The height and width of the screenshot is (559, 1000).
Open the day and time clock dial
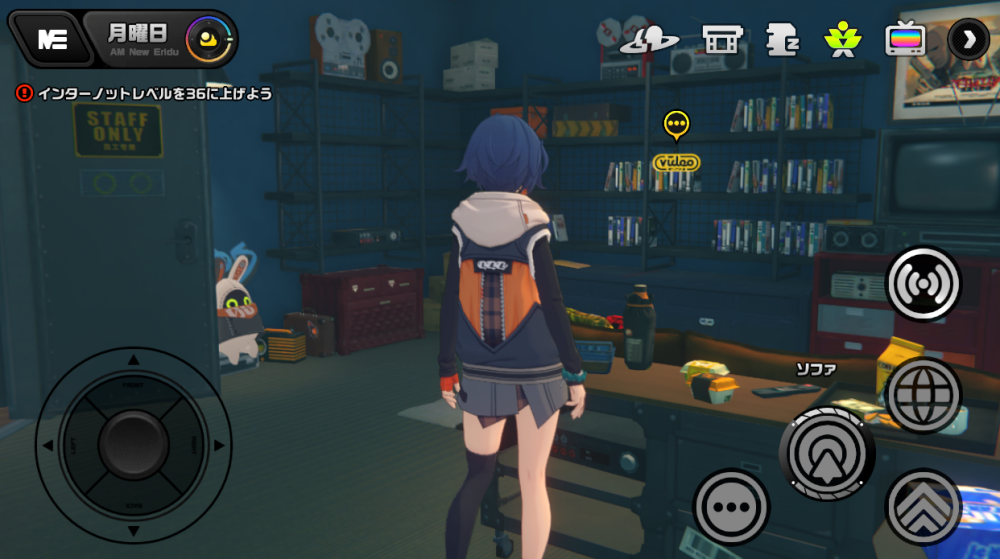(209, 39)
